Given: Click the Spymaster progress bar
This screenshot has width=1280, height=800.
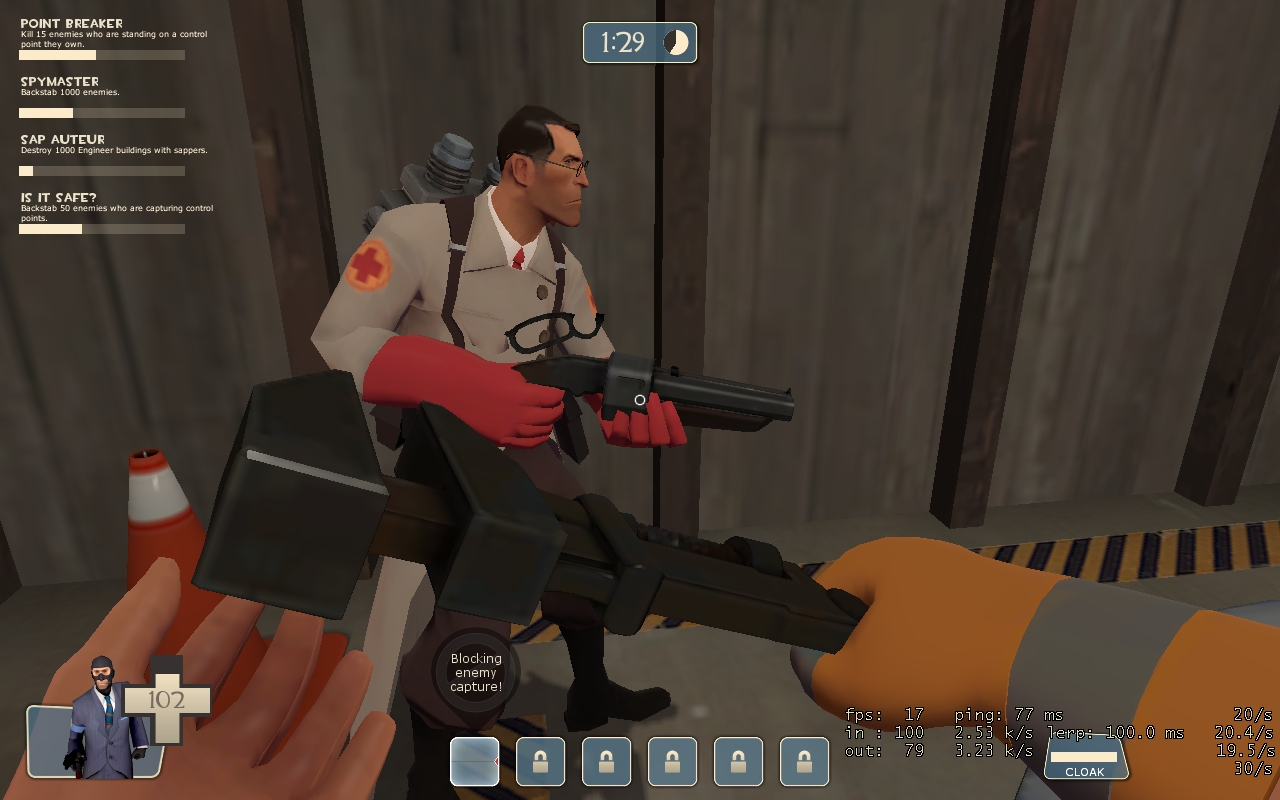Looking at the screenshot, I should coord(100,111).
